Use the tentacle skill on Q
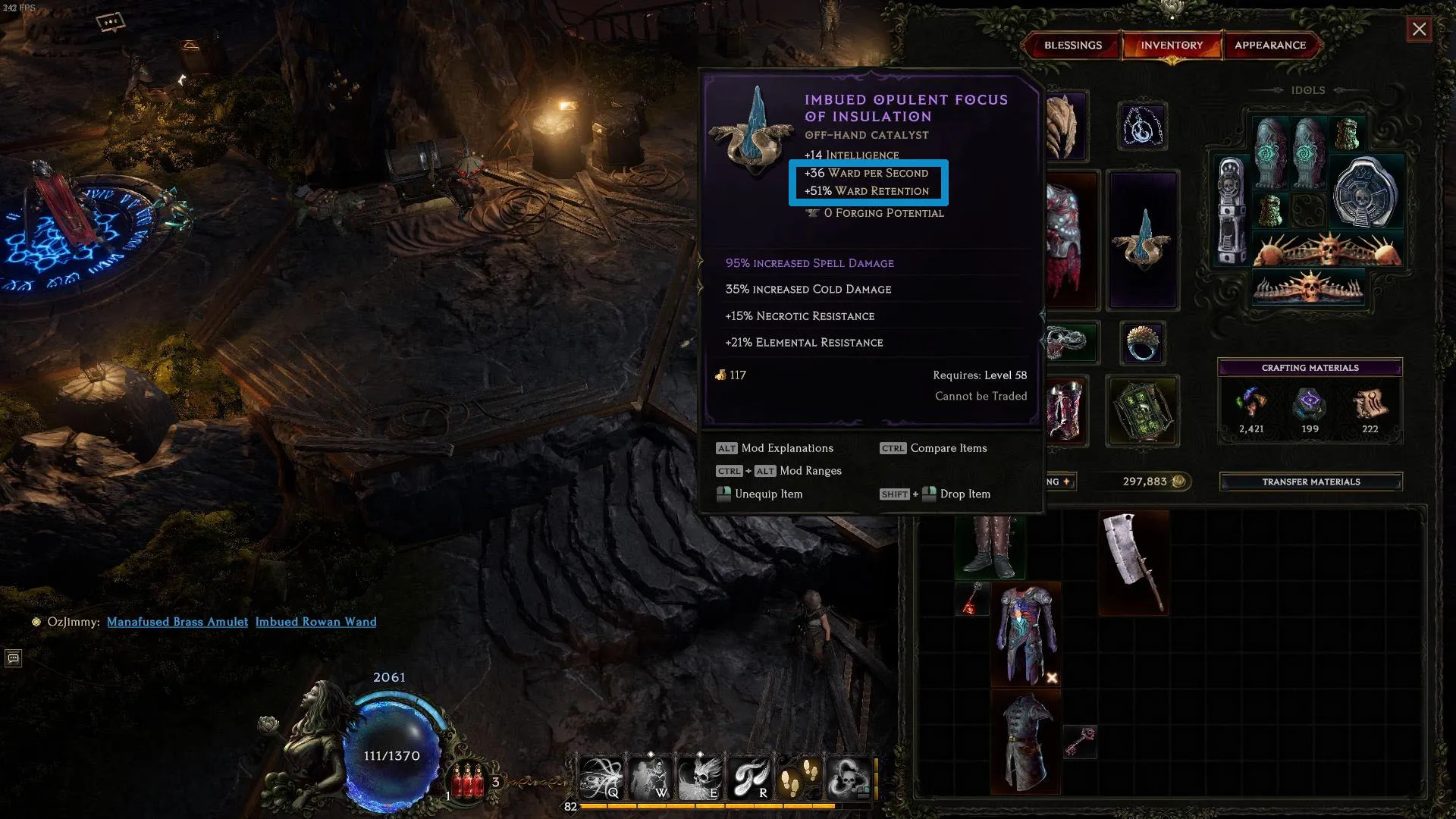The height and width of the screenshot is (819, 1456). [x=601, y=778]
